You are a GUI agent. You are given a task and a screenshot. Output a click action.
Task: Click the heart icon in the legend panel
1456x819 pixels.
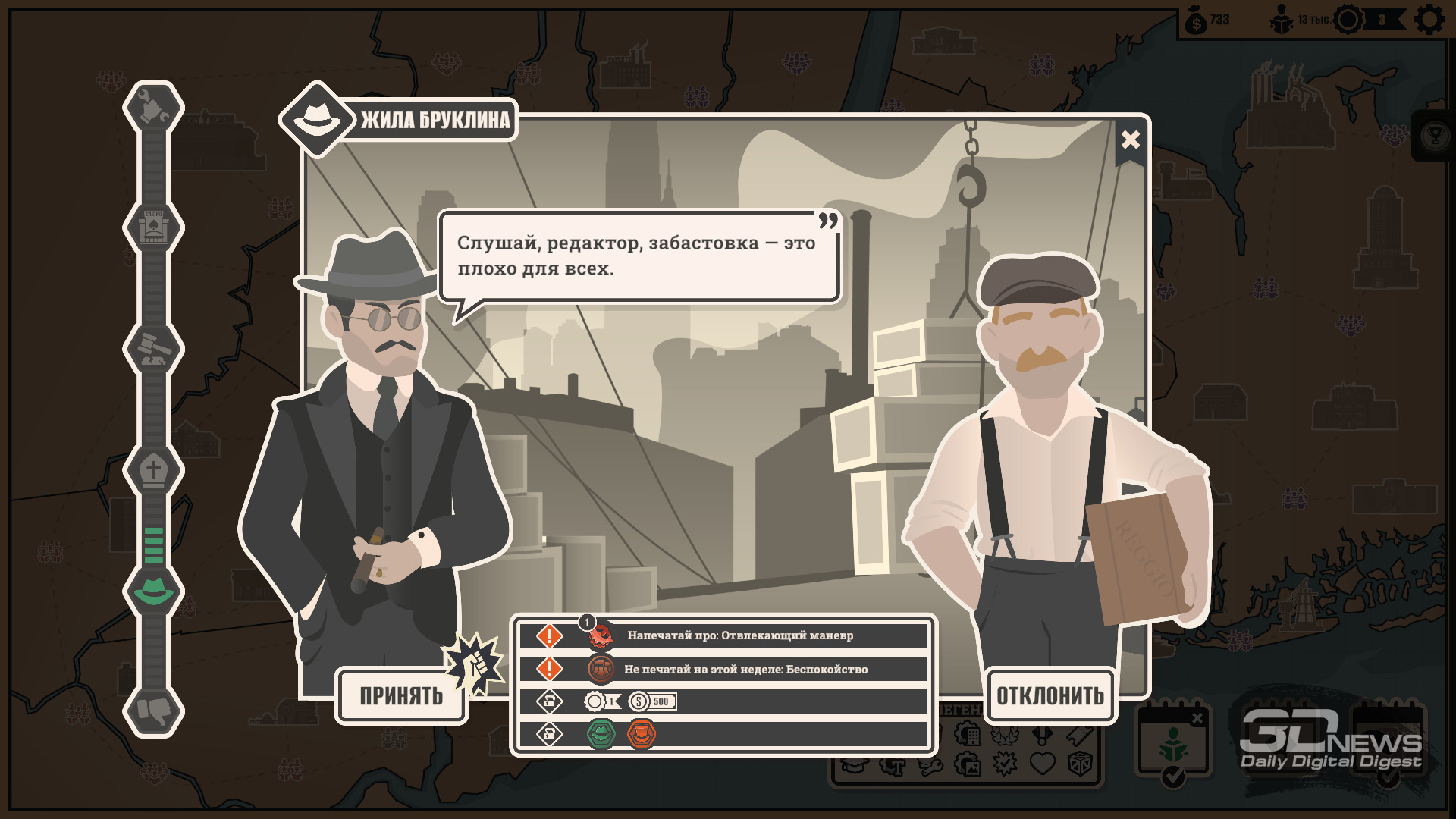click(1043, 763)
